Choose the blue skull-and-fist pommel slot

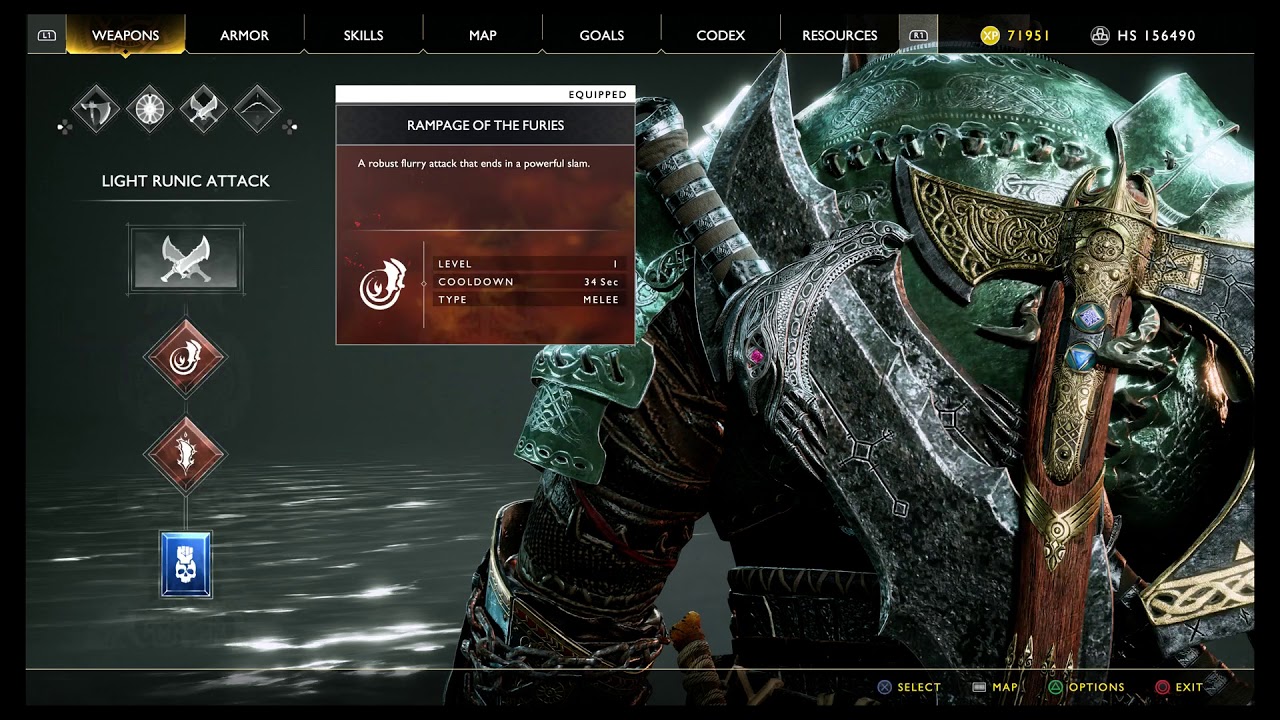point(186,565)
